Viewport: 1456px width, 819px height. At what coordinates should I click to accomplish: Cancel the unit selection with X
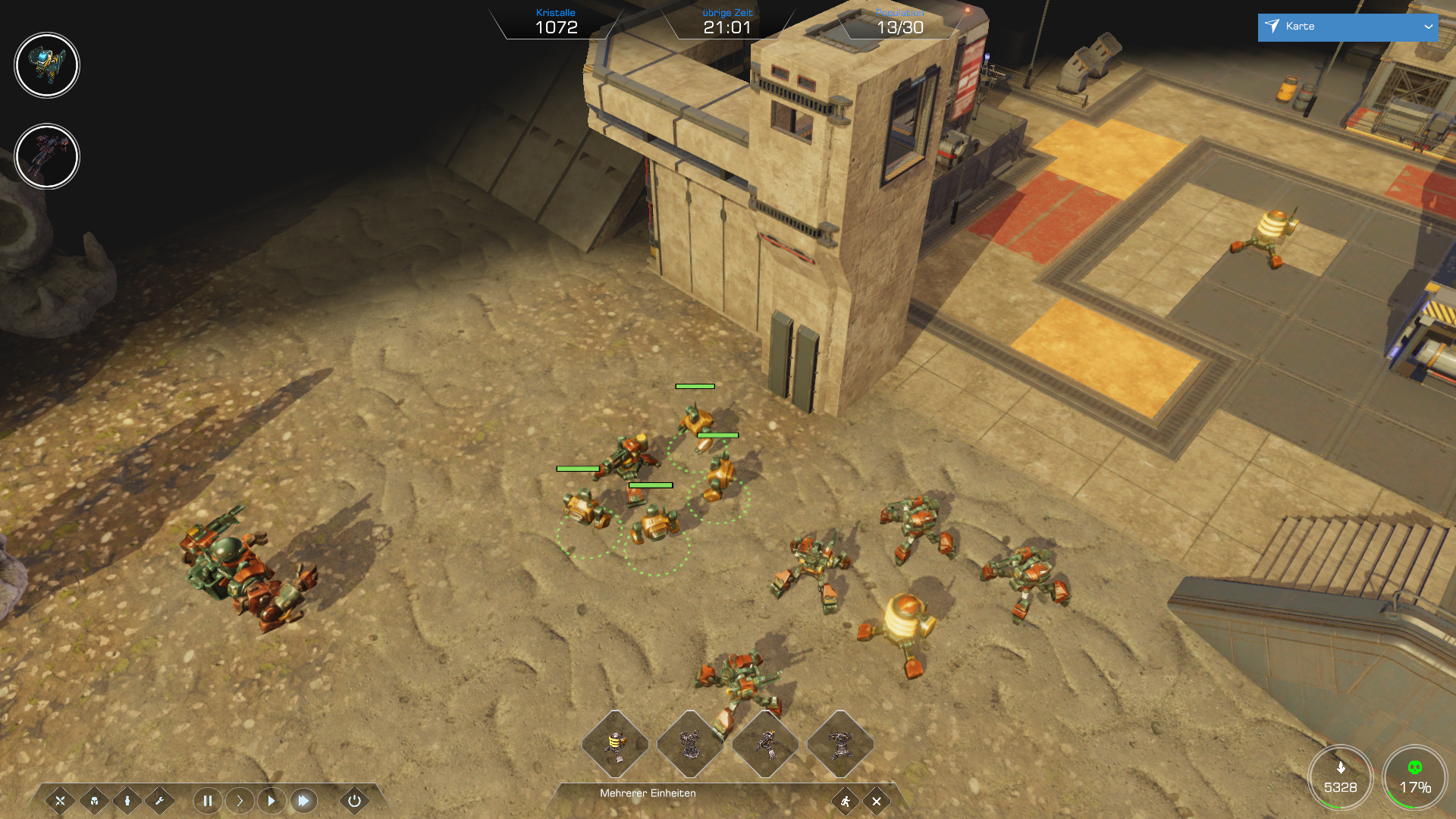click(877, 801)
